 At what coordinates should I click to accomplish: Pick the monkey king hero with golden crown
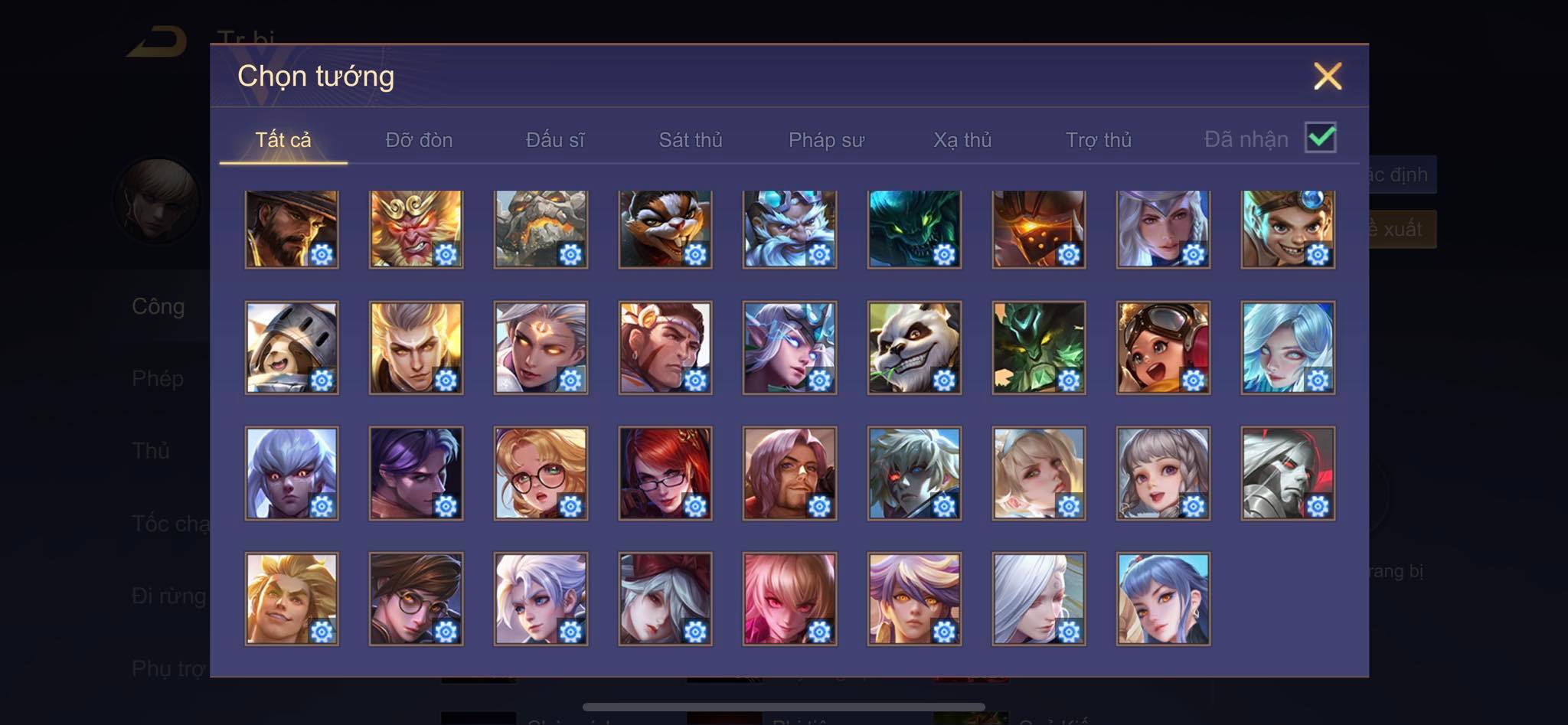[x=416, y=230]
